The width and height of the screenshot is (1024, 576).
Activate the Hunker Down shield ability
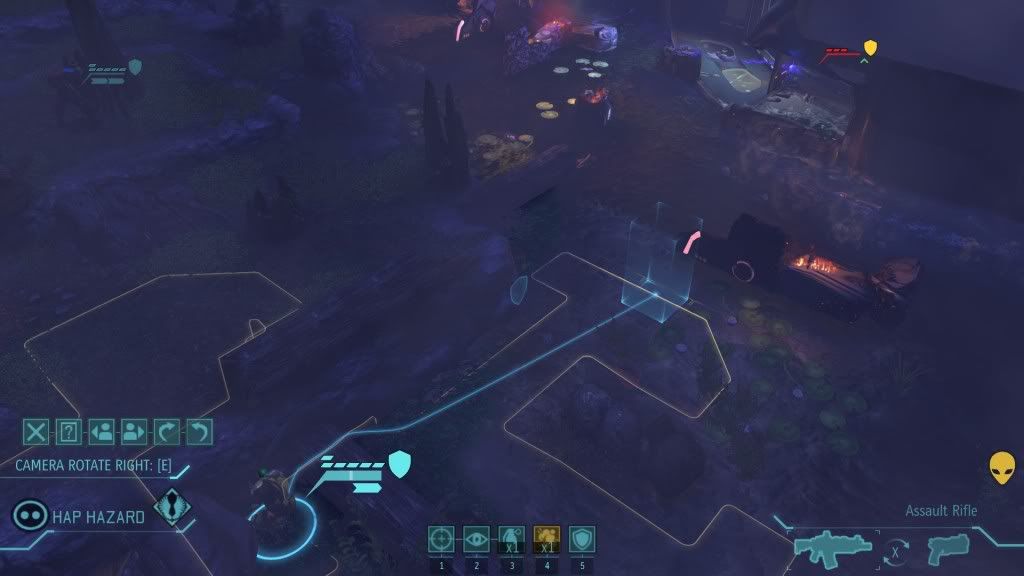tap(582, 539)
